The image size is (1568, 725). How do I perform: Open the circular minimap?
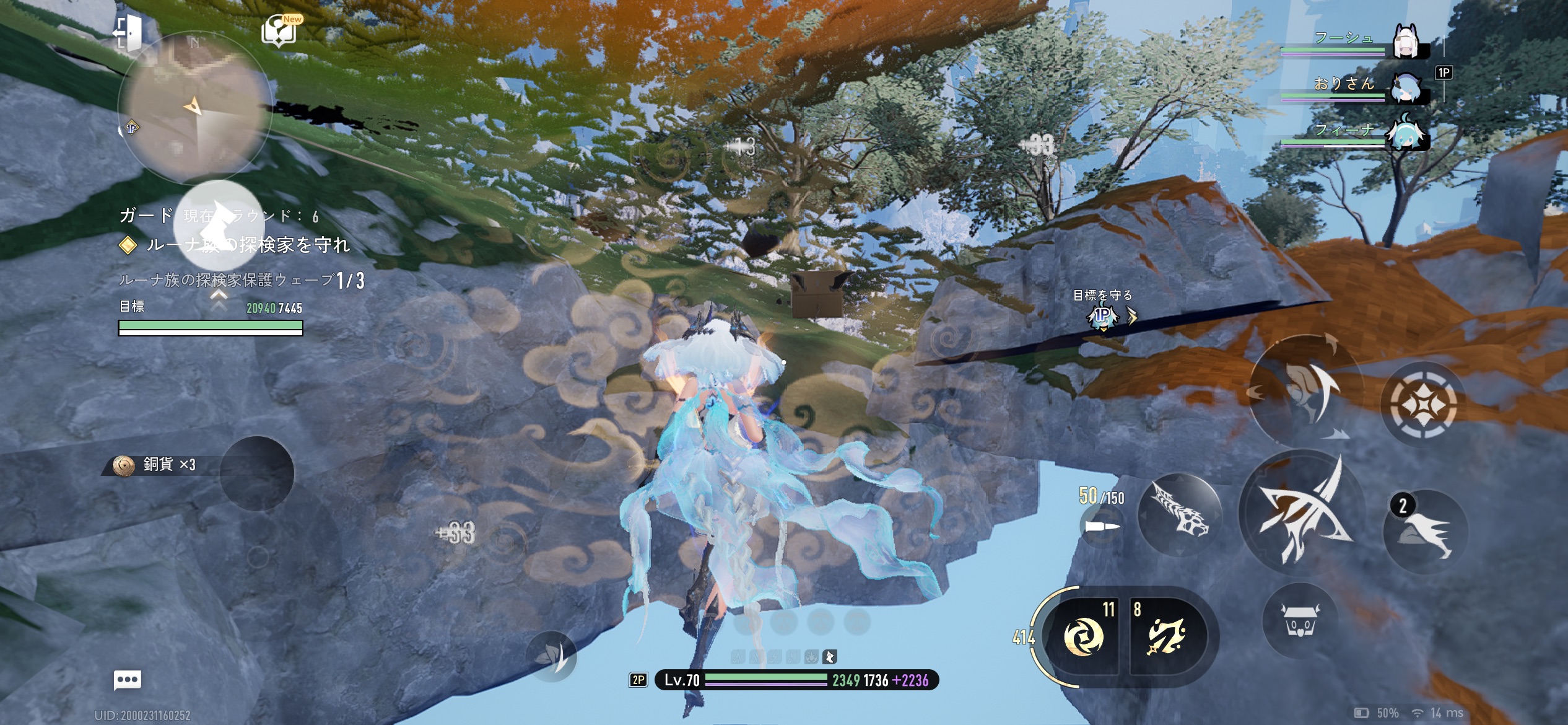pyautogui.click(x=194, y=108)
